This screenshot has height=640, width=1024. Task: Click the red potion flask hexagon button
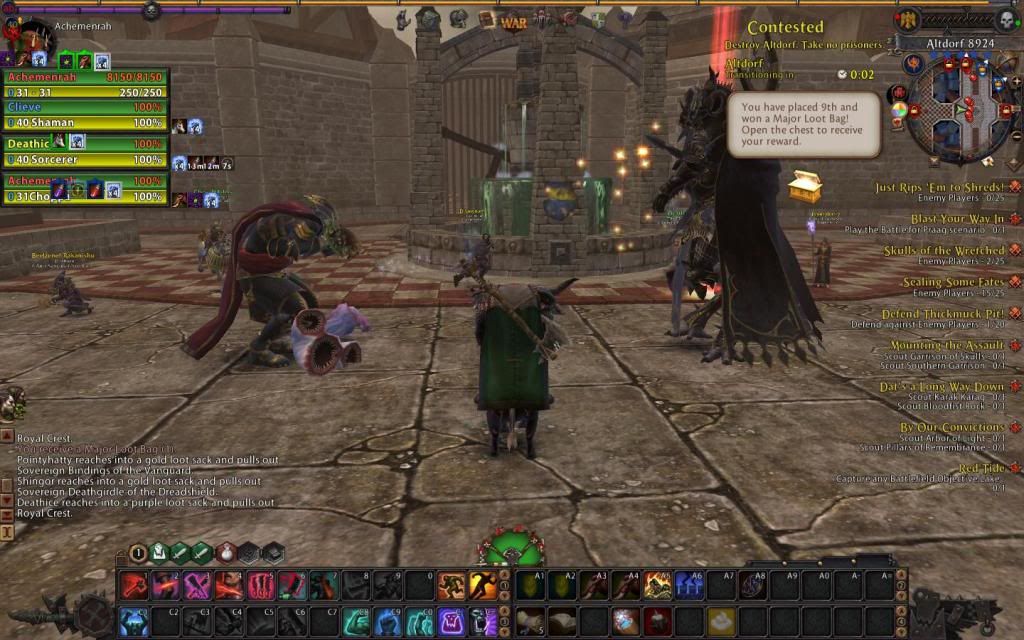pos(227,552)
